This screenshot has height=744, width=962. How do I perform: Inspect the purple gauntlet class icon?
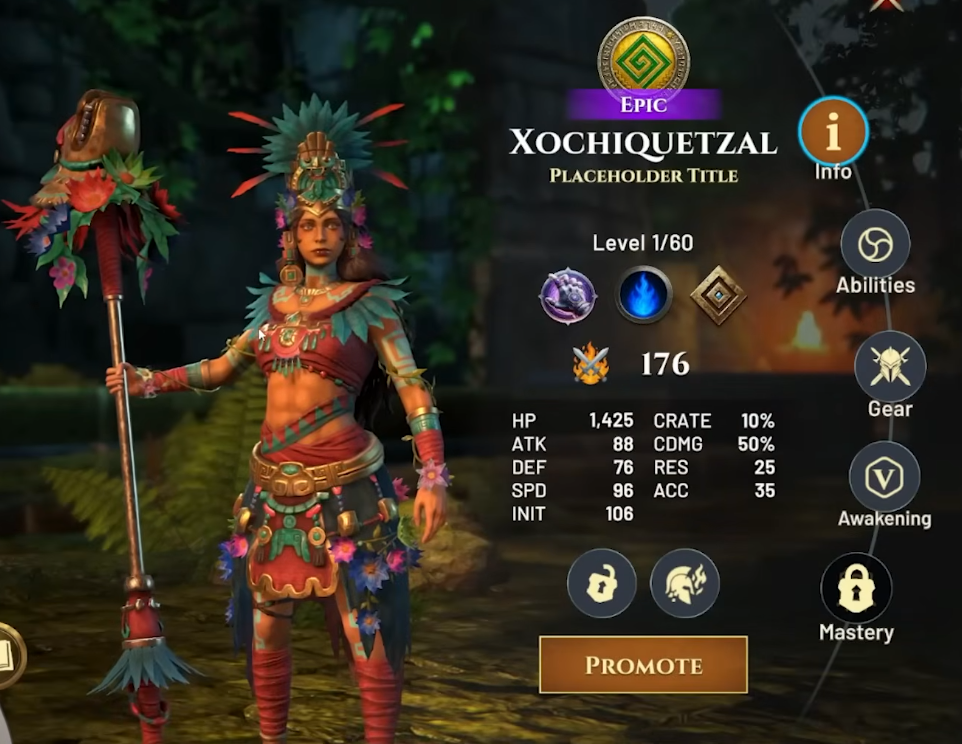(568, 295)
